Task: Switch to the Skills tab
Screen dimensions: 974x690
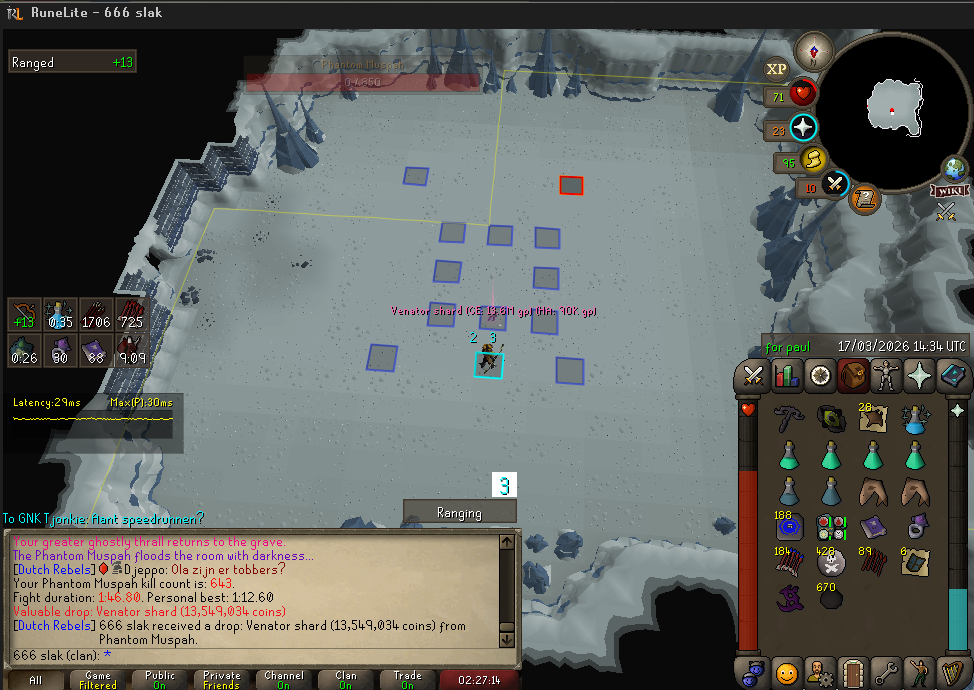Action: (786, 376)
